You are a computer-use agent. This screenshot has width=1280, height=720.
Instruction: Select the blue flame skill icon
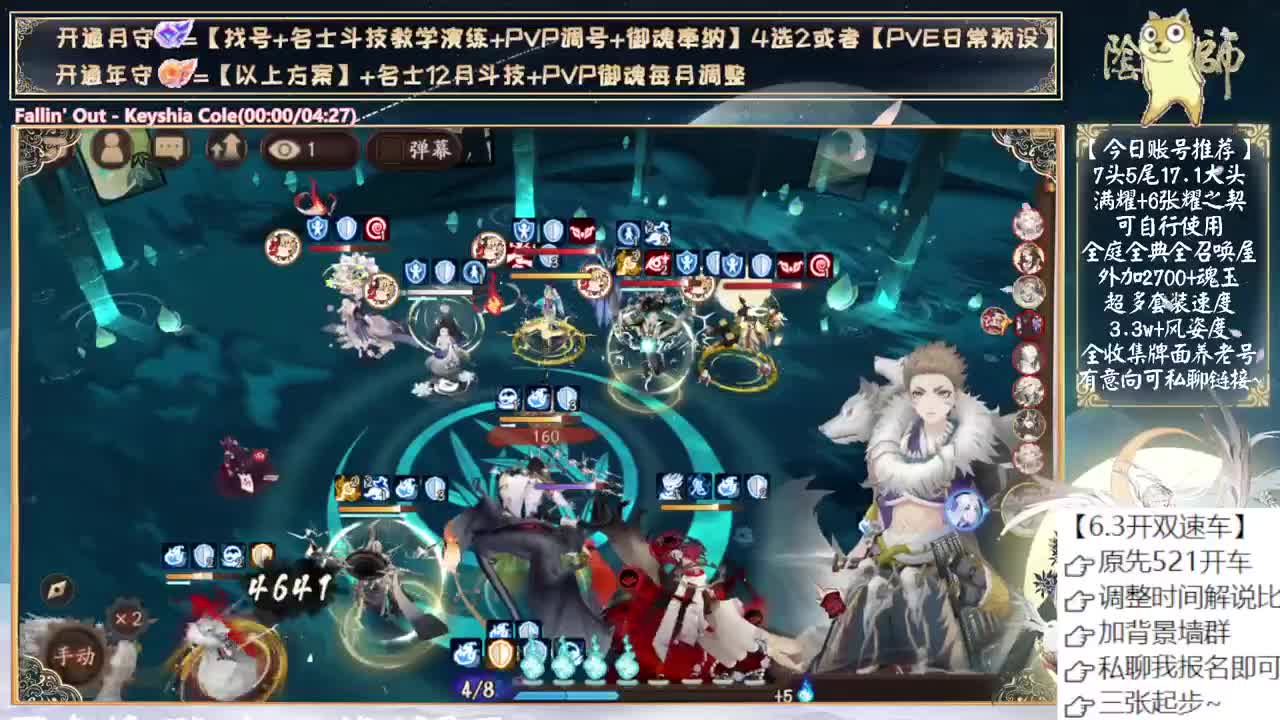pos(467,657)
